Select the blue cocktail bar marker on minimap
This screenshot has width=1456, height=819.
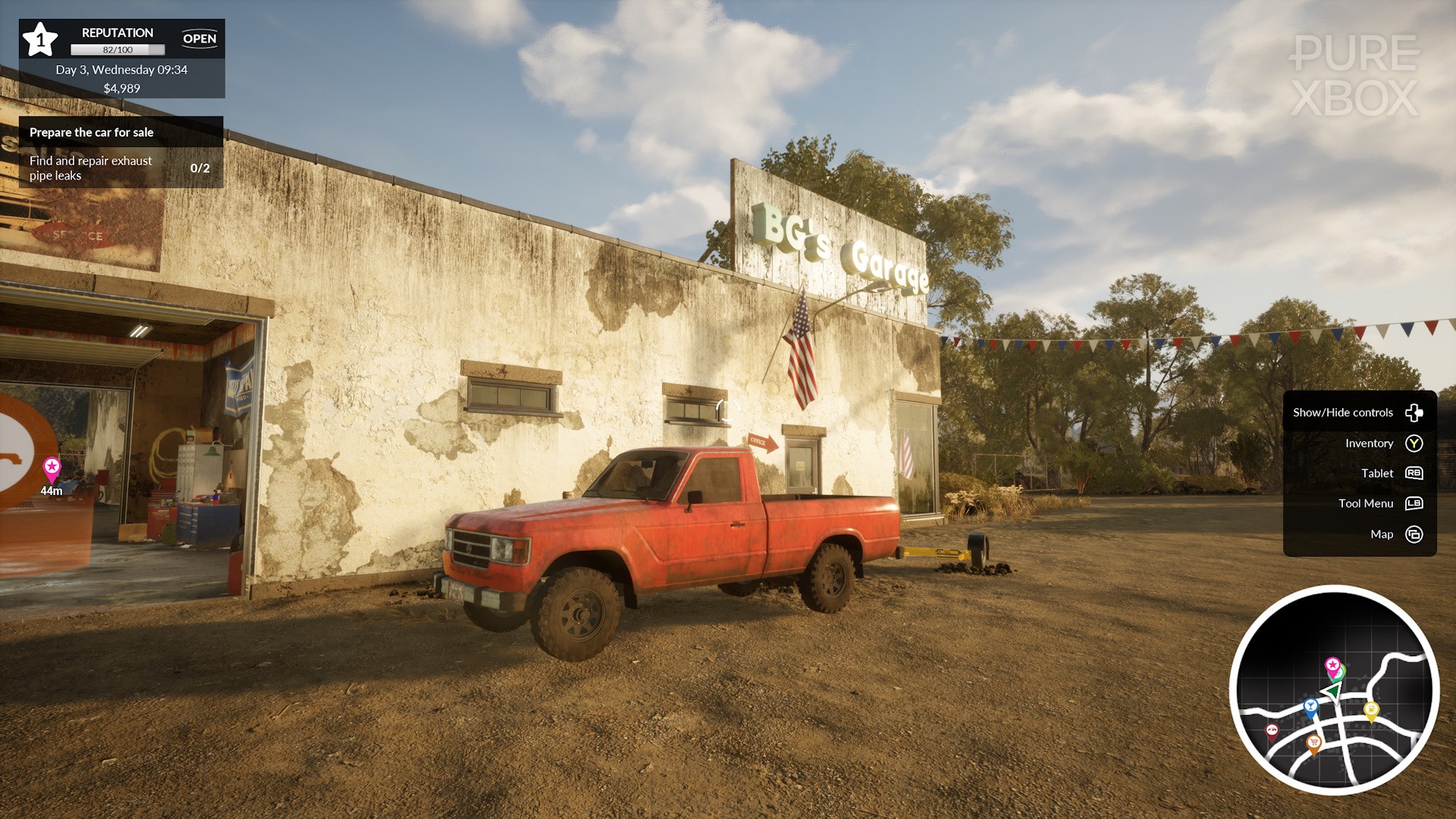tap(1310, 707)
